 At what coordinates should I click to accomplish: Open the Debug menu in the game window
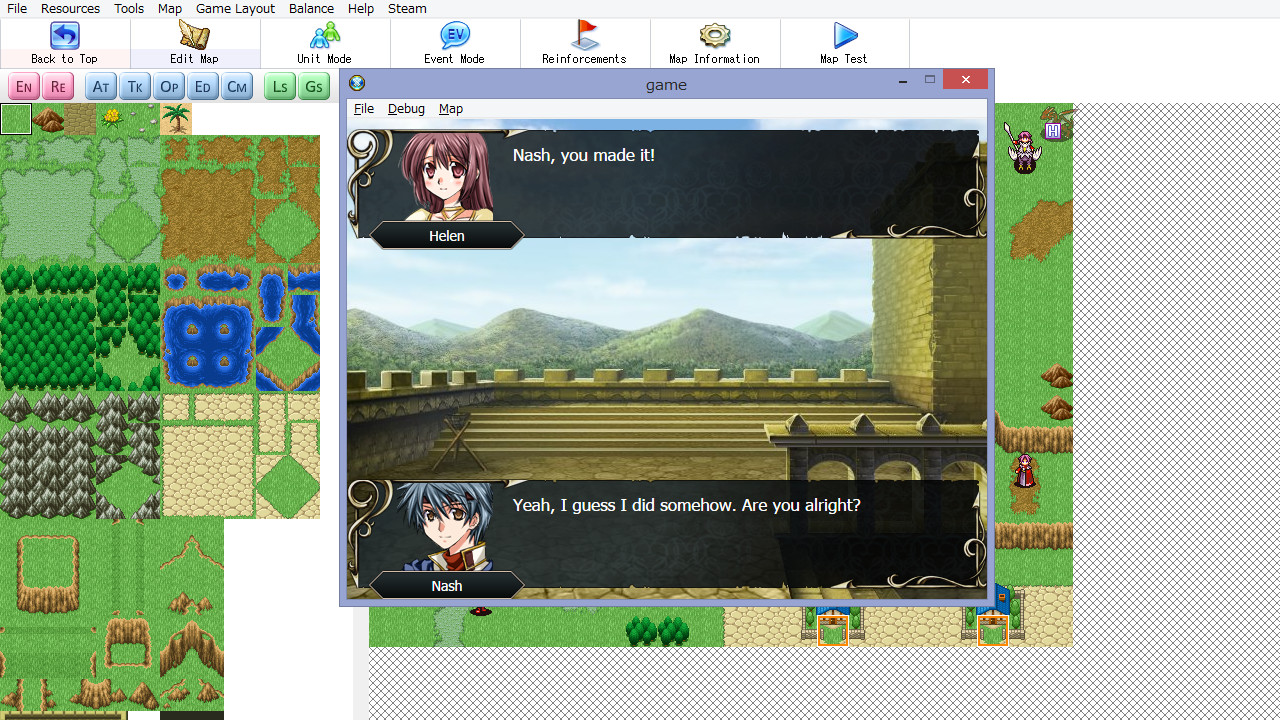pyautogui.click(x=406, y=108)
